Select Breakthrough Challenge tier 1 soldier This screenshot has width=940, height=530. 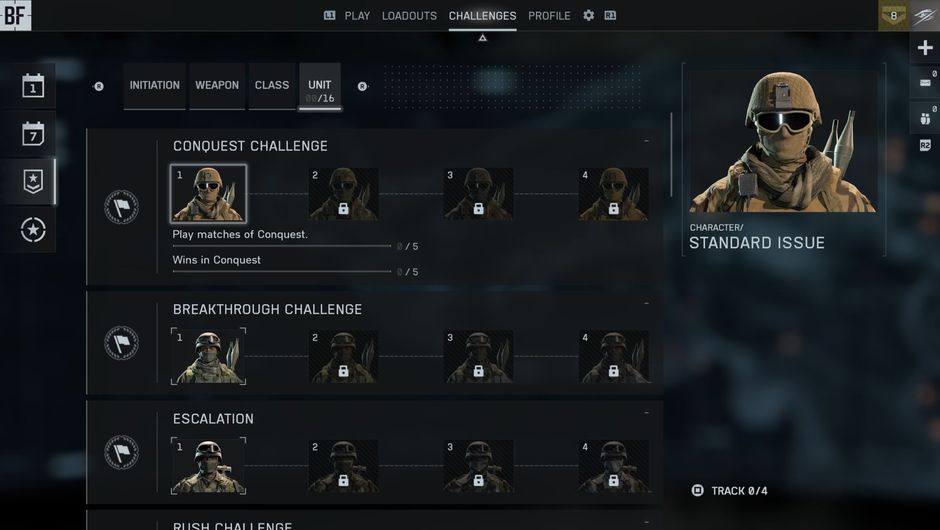click(208, 357)
